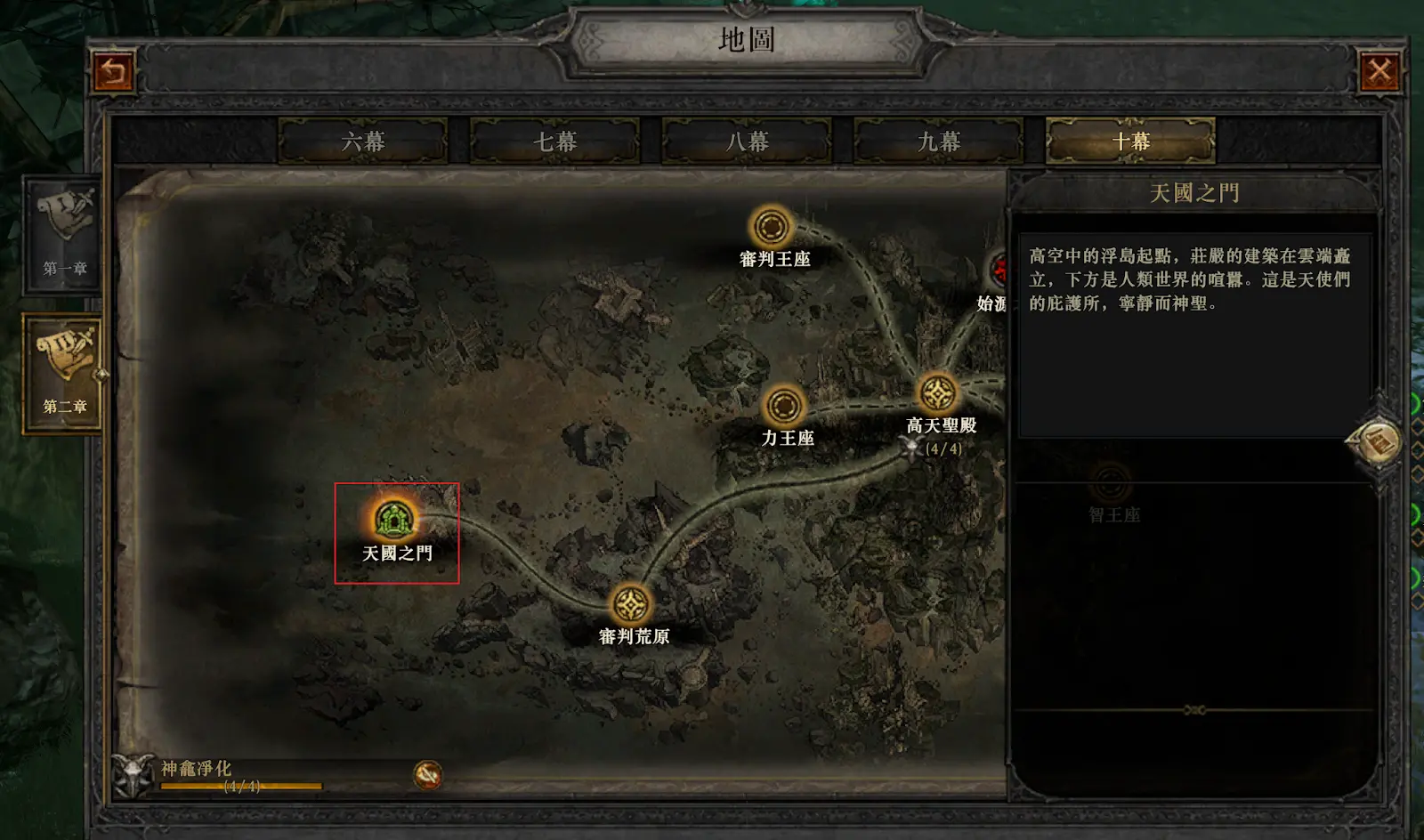Click the round icon beside 神龕淨化 progress
This screenshot has height=840, width=1424.
[428, 775]
